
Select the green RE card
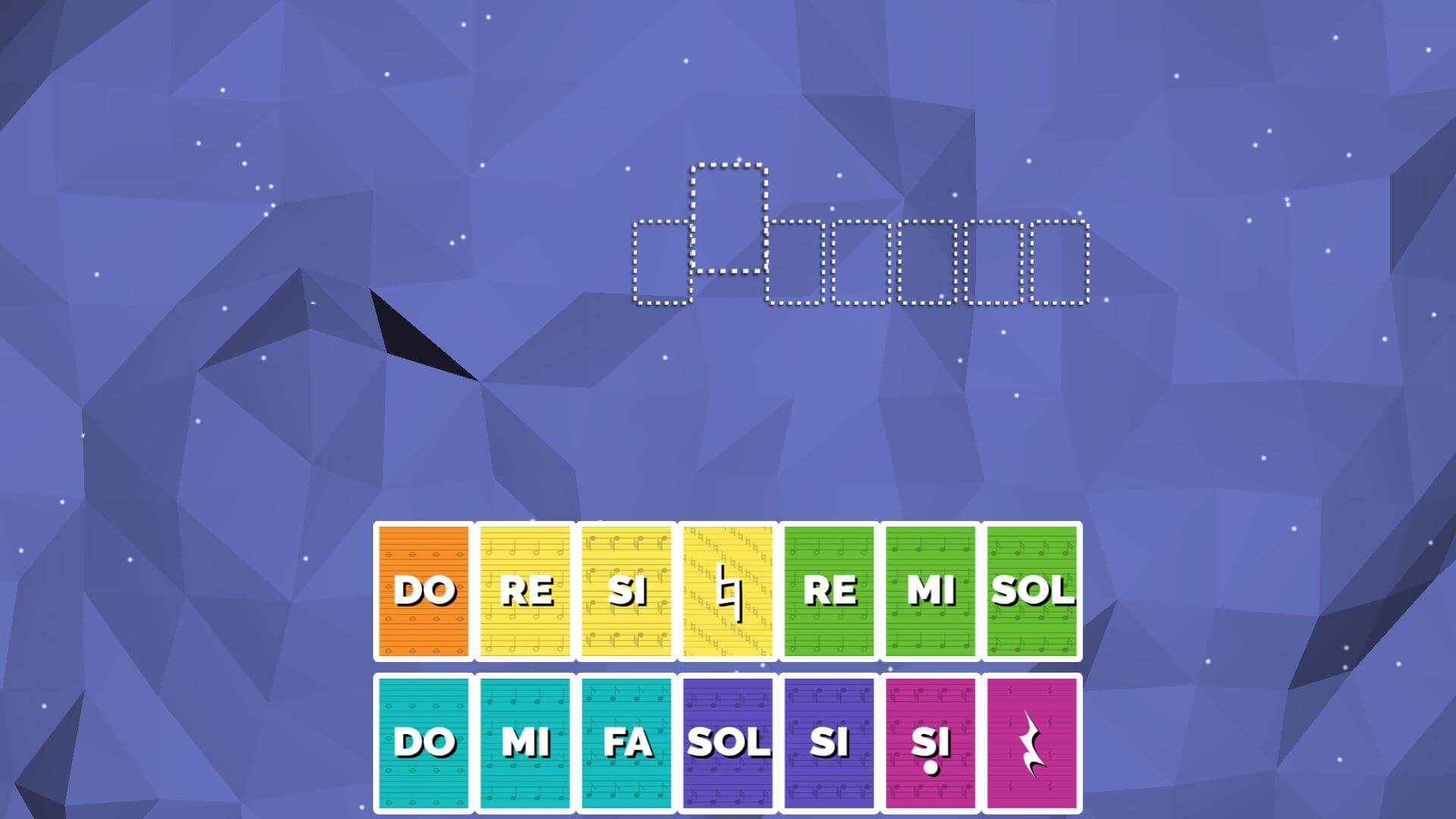[828, 590]
